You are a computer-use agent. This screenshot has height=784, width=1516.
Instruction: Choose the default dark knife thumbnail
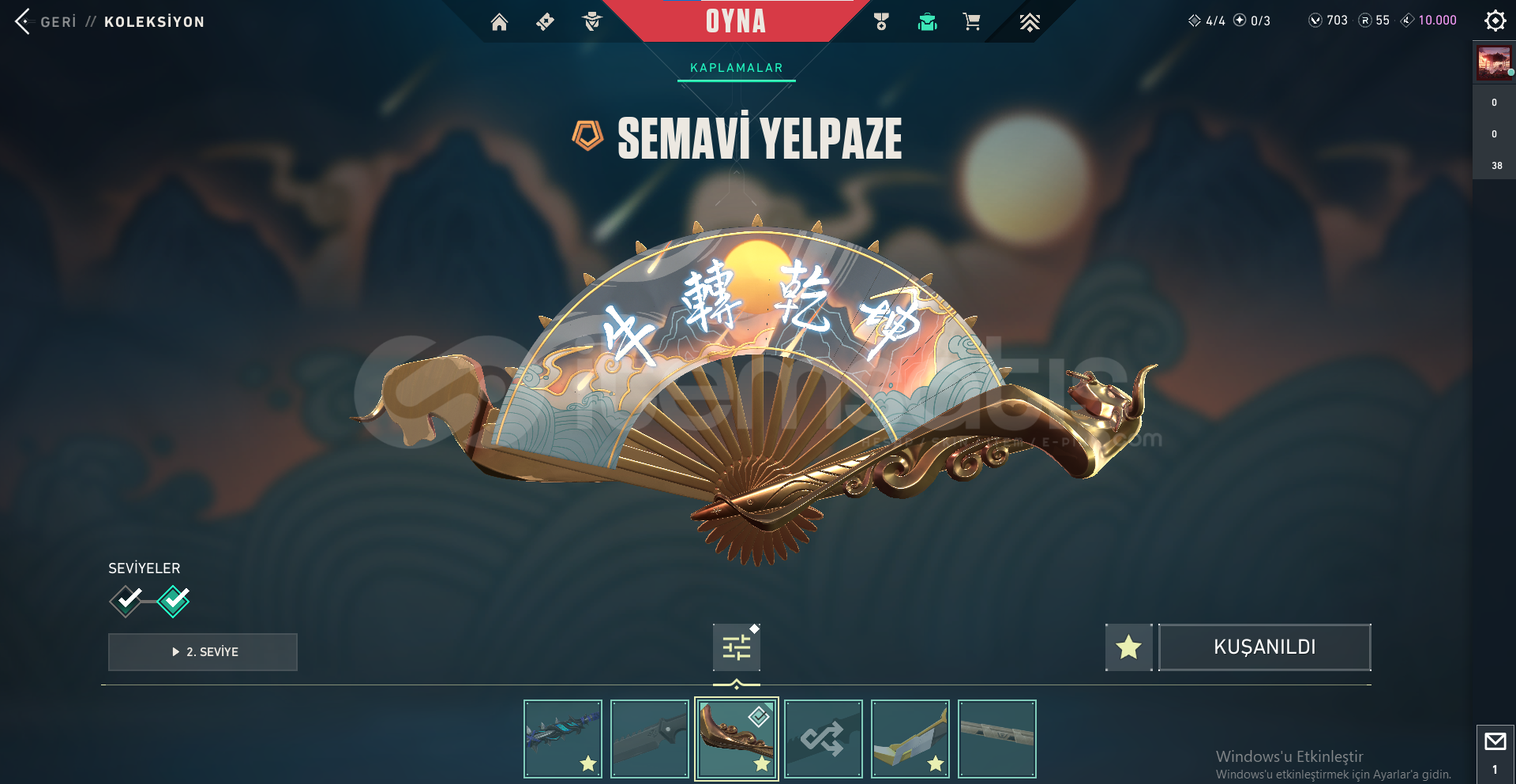coord(650,739)
